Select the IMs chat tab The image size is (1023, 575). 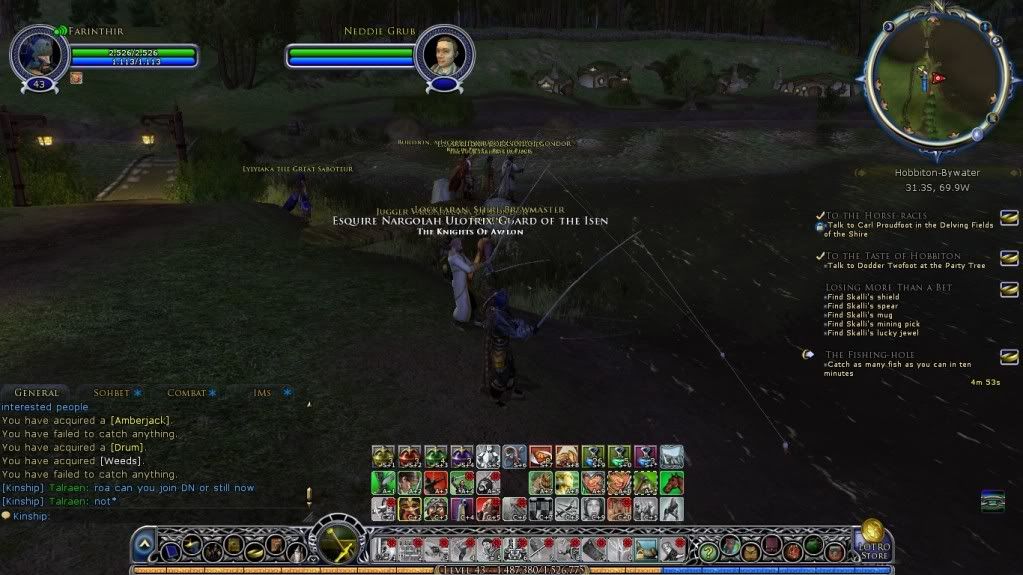262,393
